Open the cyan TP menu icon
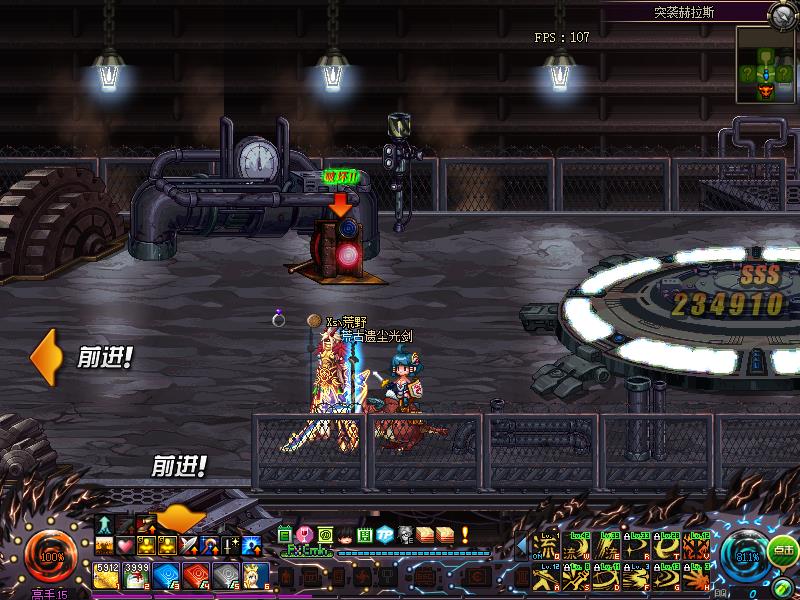This screenshot has height=600, width=800. [x=385, y=534]
